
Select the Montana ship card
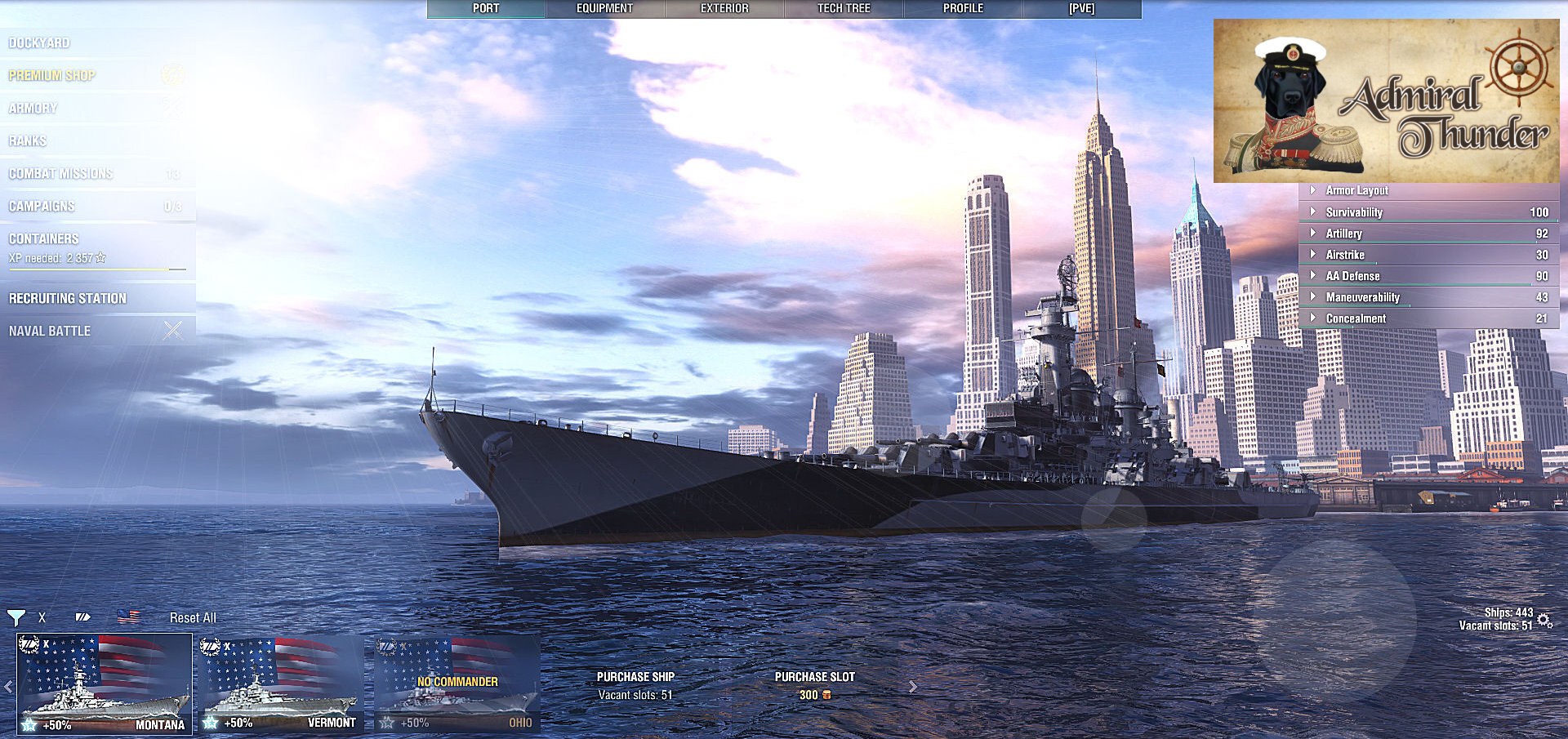point(105,684)
